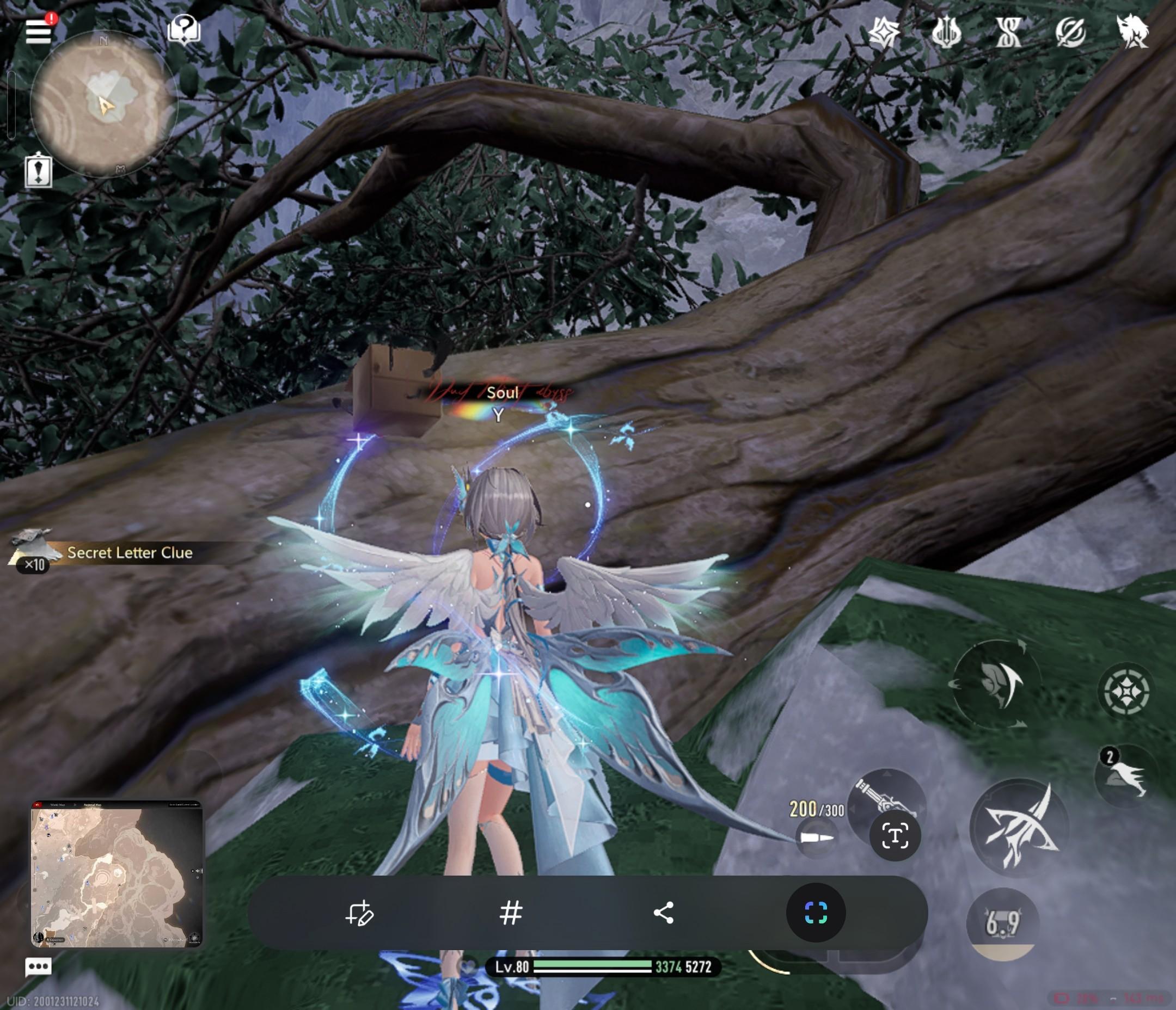Activate the main bow attack button
Image resolution: width=1176 pixels, height=1010 pixels.
click(x=1019, y=828)
